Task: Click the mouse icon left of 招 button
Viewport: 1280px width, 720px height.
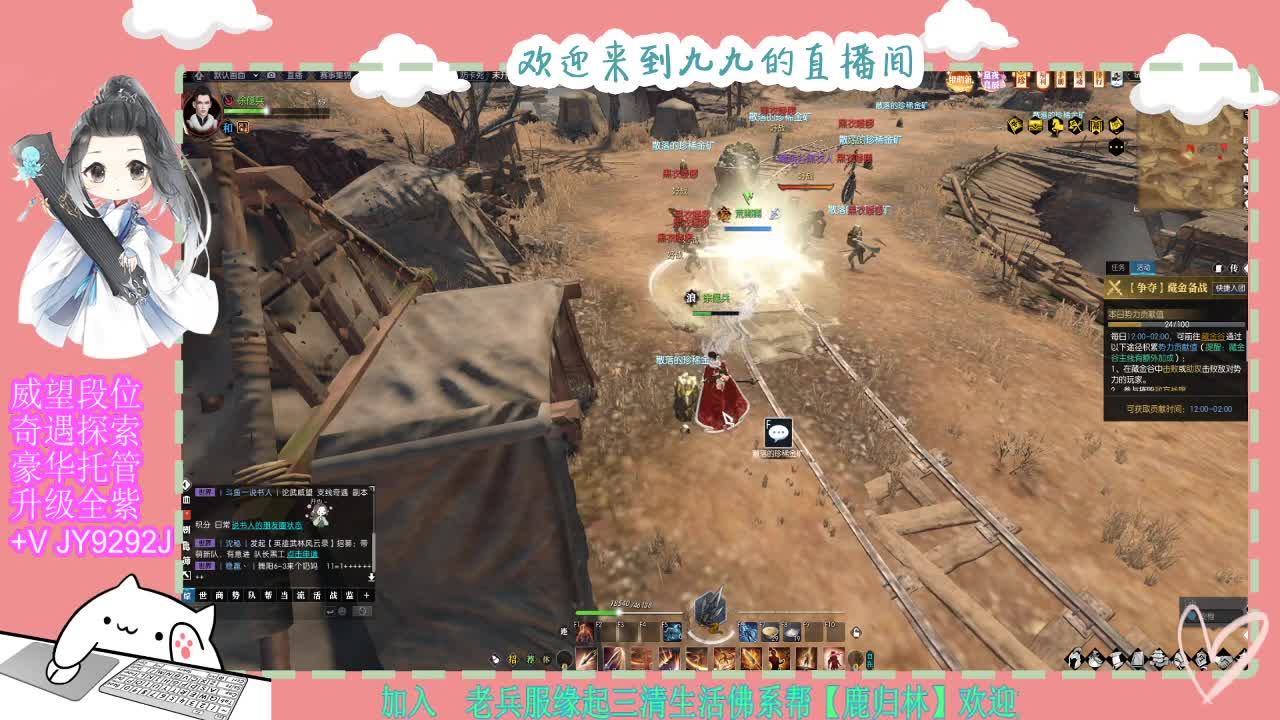Action: (x=493, y=658)
